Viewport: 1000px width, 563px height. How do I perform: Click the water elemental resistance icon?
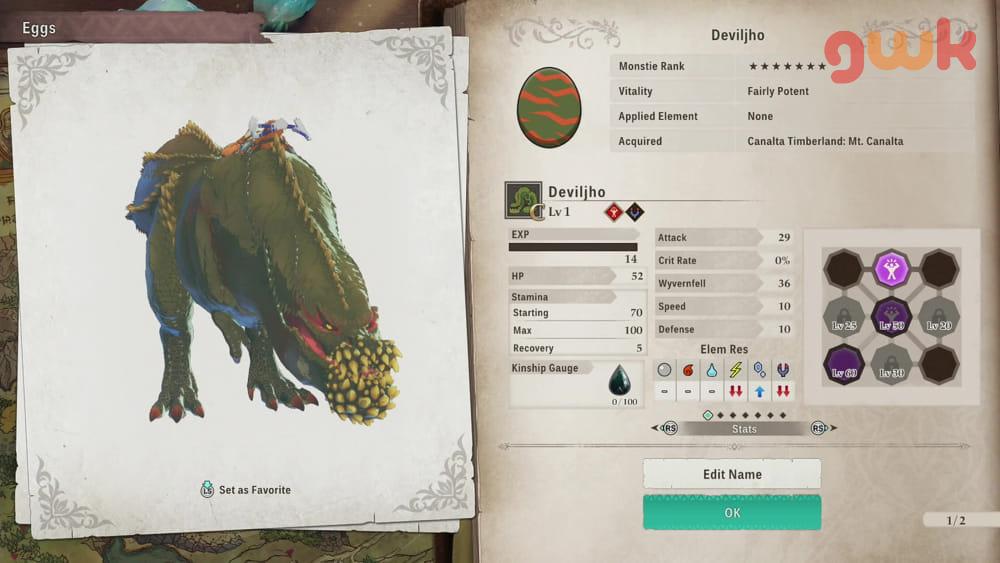pyautogui.click(x=710, y=370)
